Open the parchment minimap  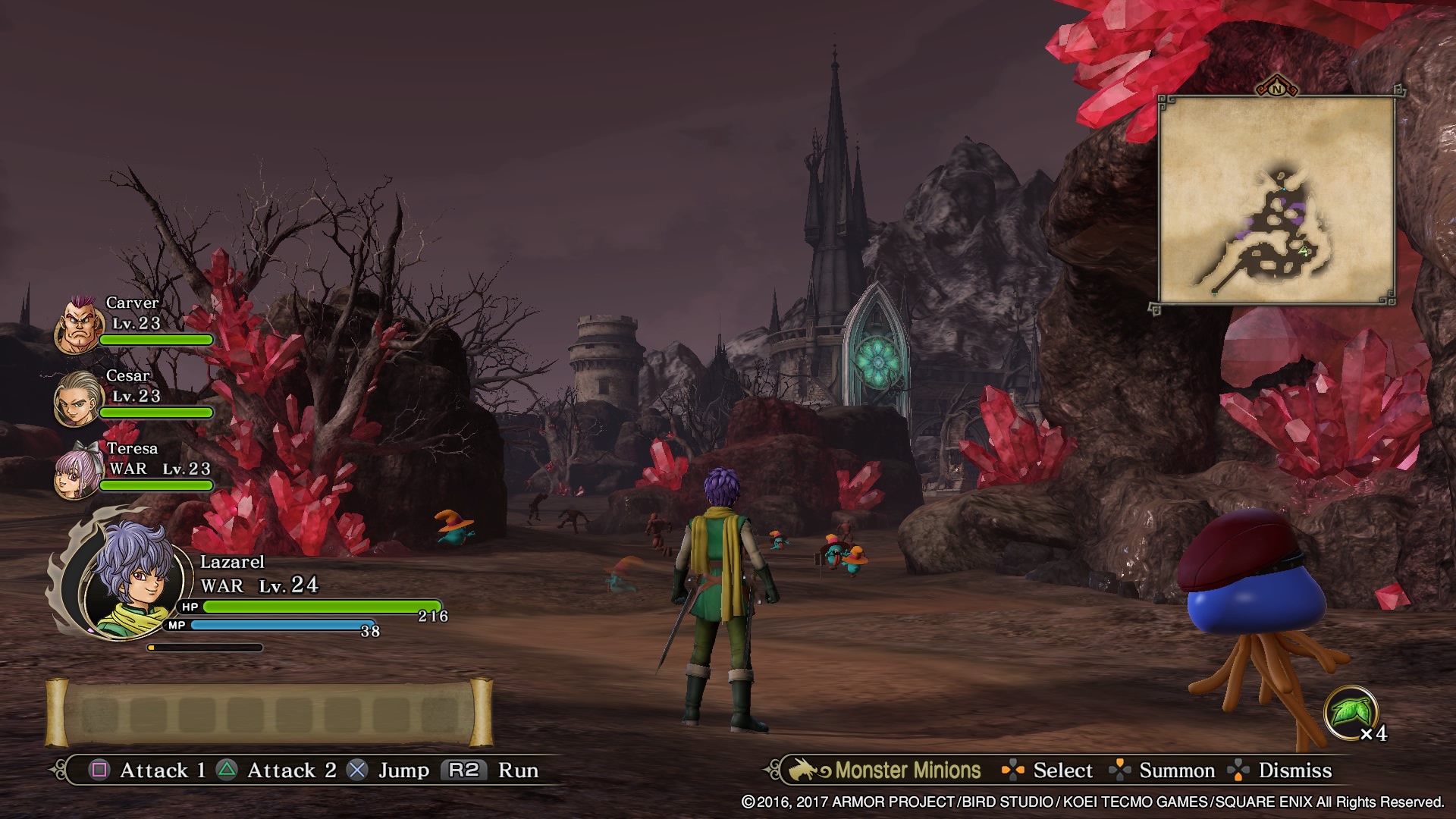(1276, 199)
